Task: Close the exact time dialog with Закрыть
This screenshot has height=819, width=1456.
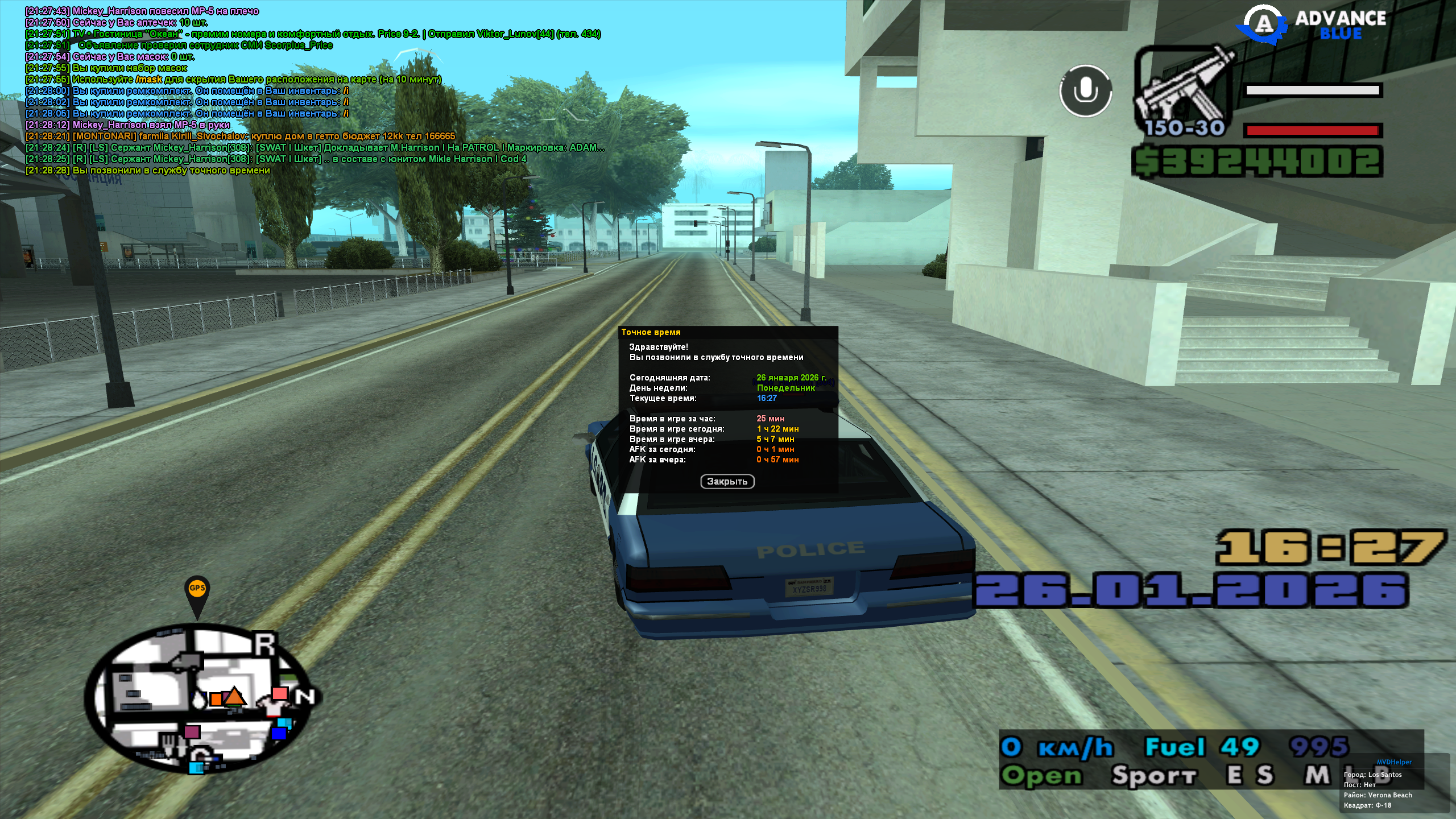Action: tap(727, 482)
